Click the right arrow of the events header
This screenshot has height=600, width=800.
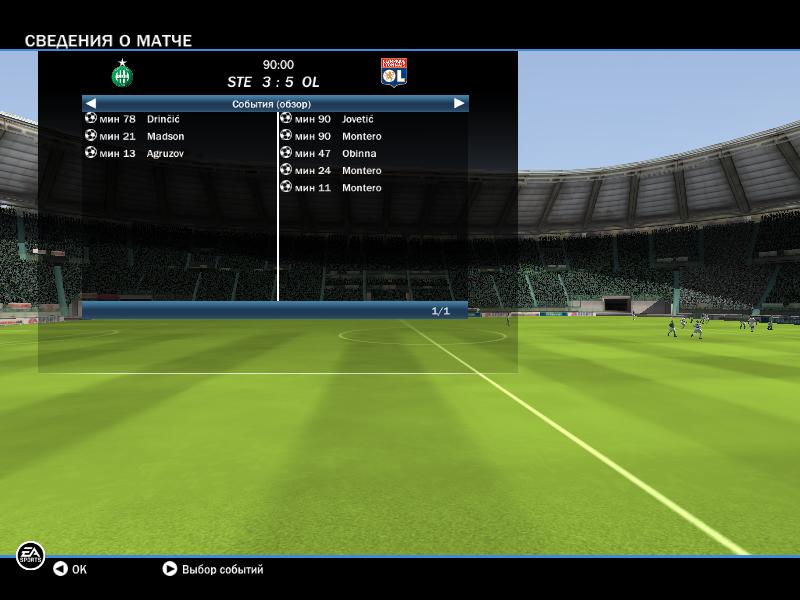(459, 103)
